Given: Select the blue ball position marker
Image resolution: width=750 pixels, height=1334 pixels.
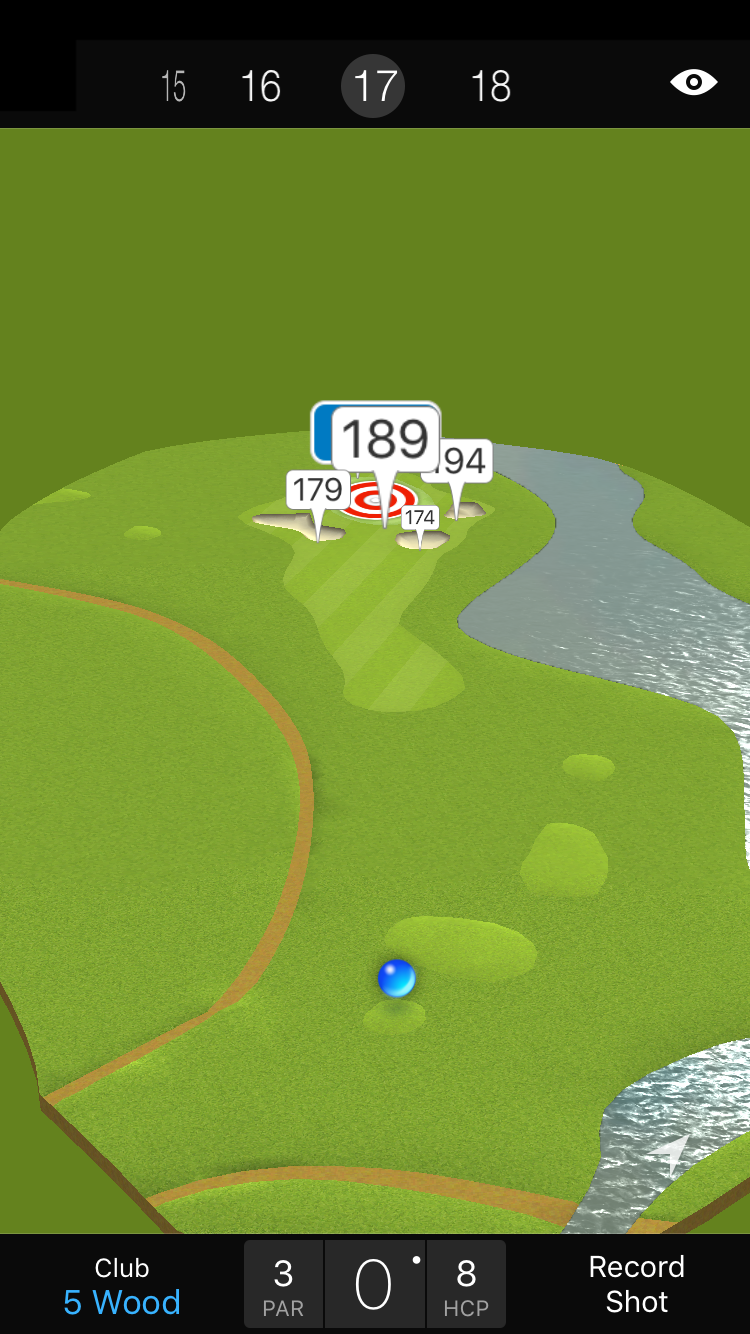Looking at the screenshot, I should pyautogui.click(x=397, y=978).
